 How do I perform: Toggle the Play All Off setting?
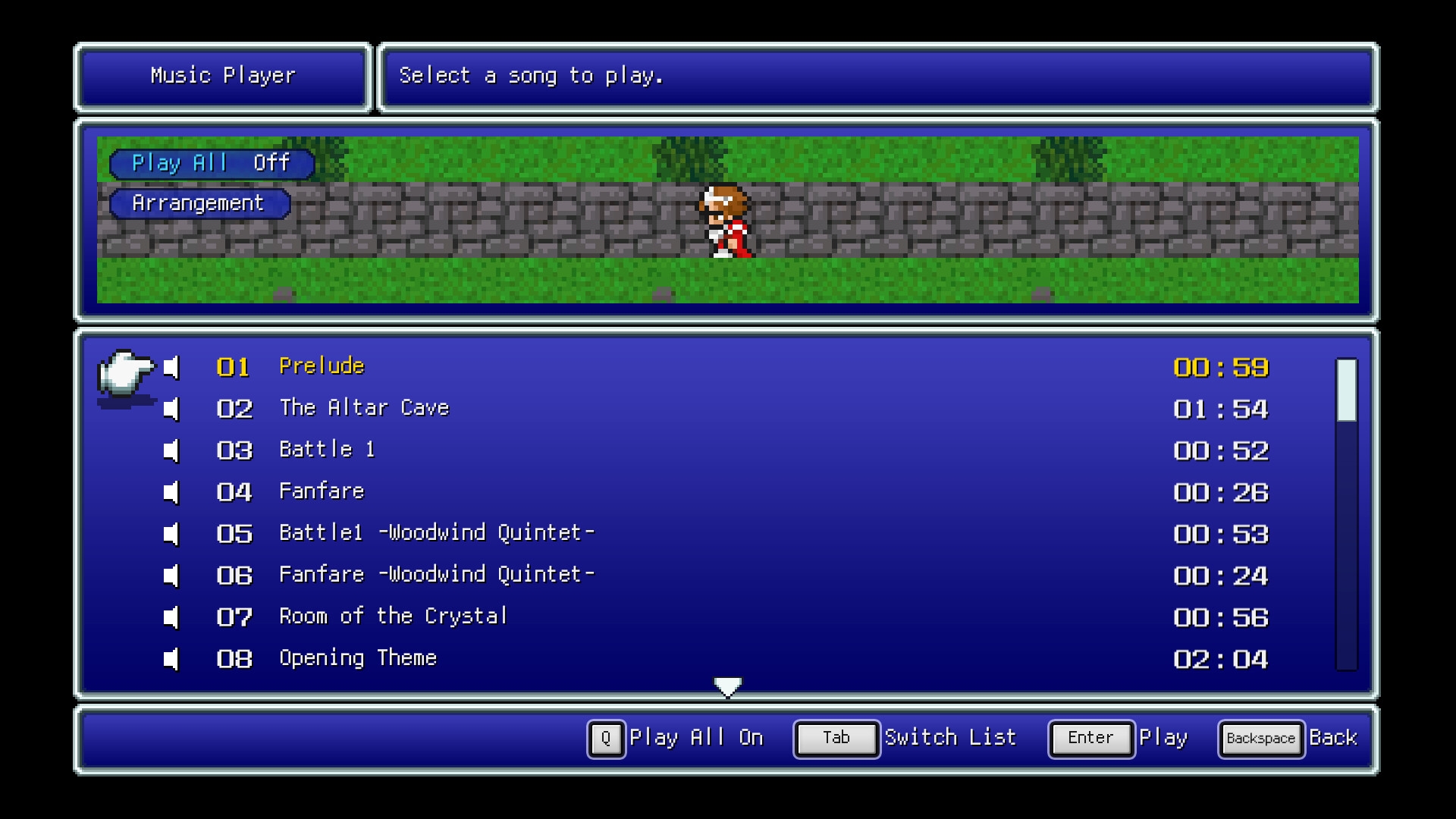click(x=212, y=164)
